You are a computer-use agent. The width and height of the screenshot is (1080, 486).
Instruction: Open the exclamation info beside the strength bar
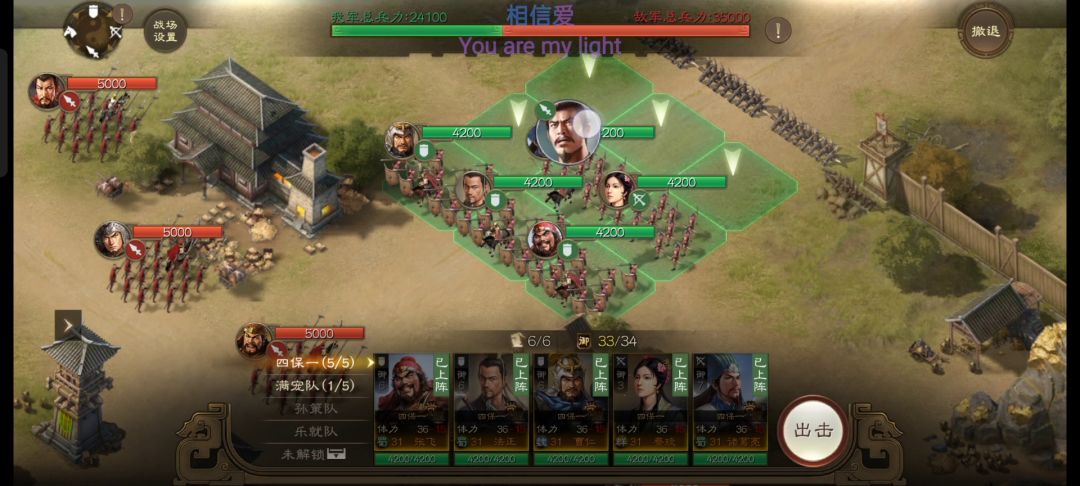[x=777, y=30]
